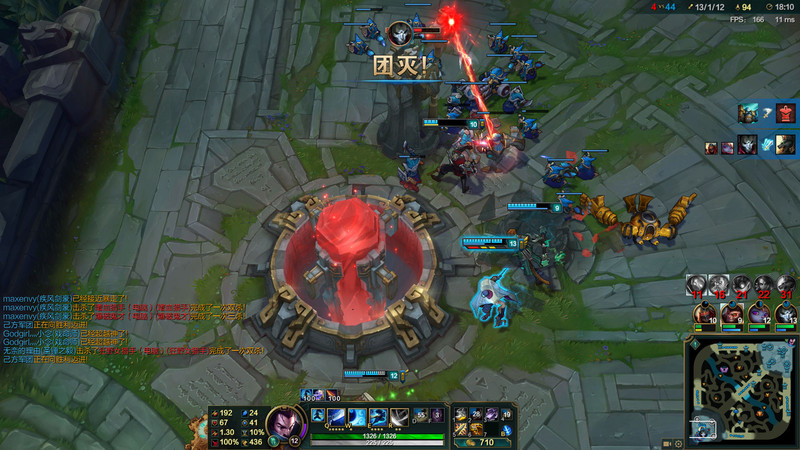Trigger the R ultimate ability
The height and width of the screenshot is (450, 800).
(x=399, y=417)
